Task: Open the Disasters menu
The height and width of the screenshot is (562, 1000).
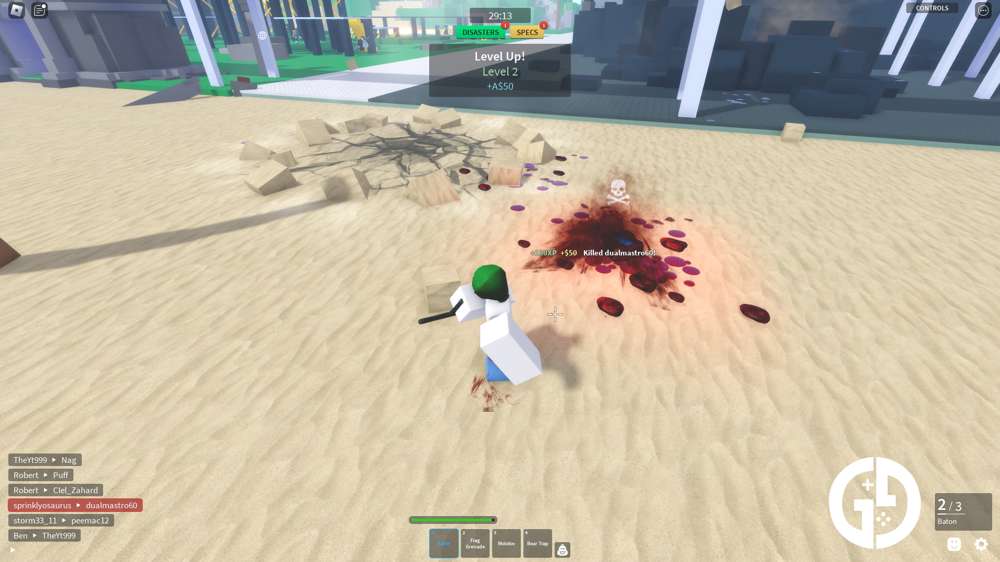Action: (x=481, y=32)
